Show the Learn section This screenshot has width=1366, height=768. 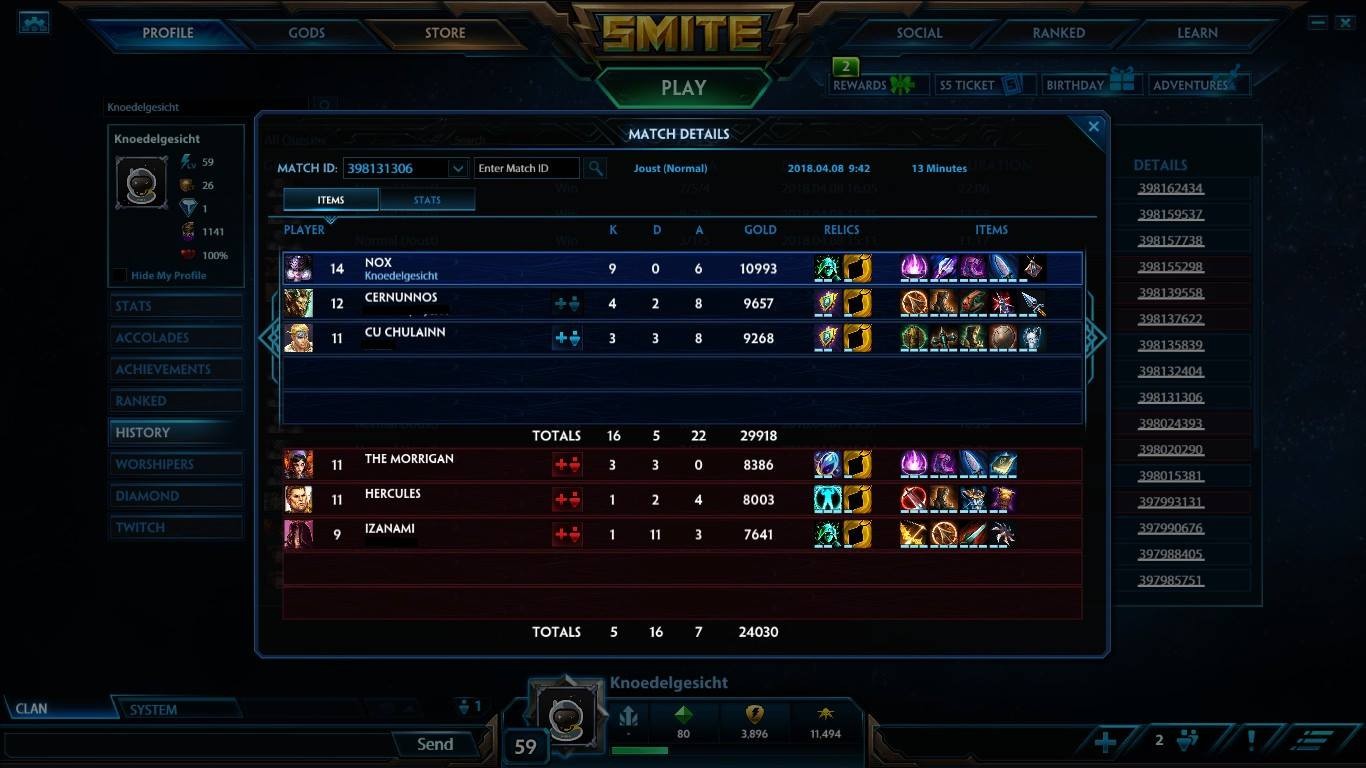point(1197,33)
